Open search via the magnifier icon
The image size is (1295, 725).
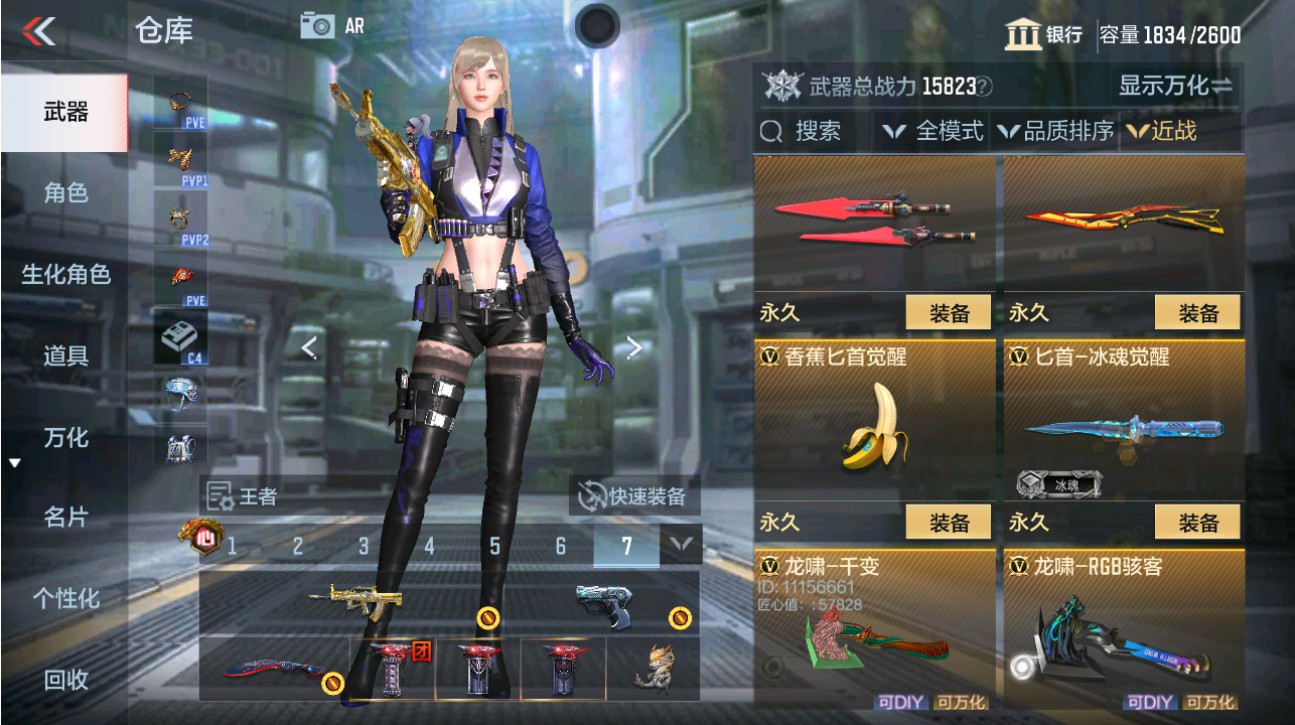(x=770, y=130)
